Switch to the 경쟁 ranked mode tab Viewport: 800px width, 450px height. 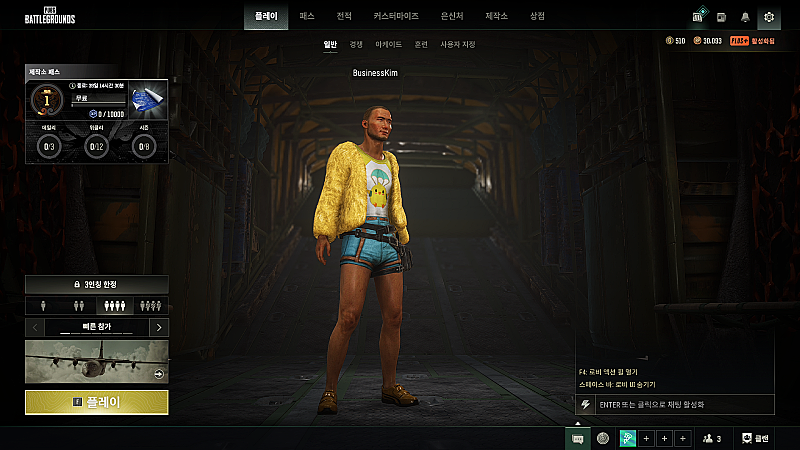[x=356, y=45]
